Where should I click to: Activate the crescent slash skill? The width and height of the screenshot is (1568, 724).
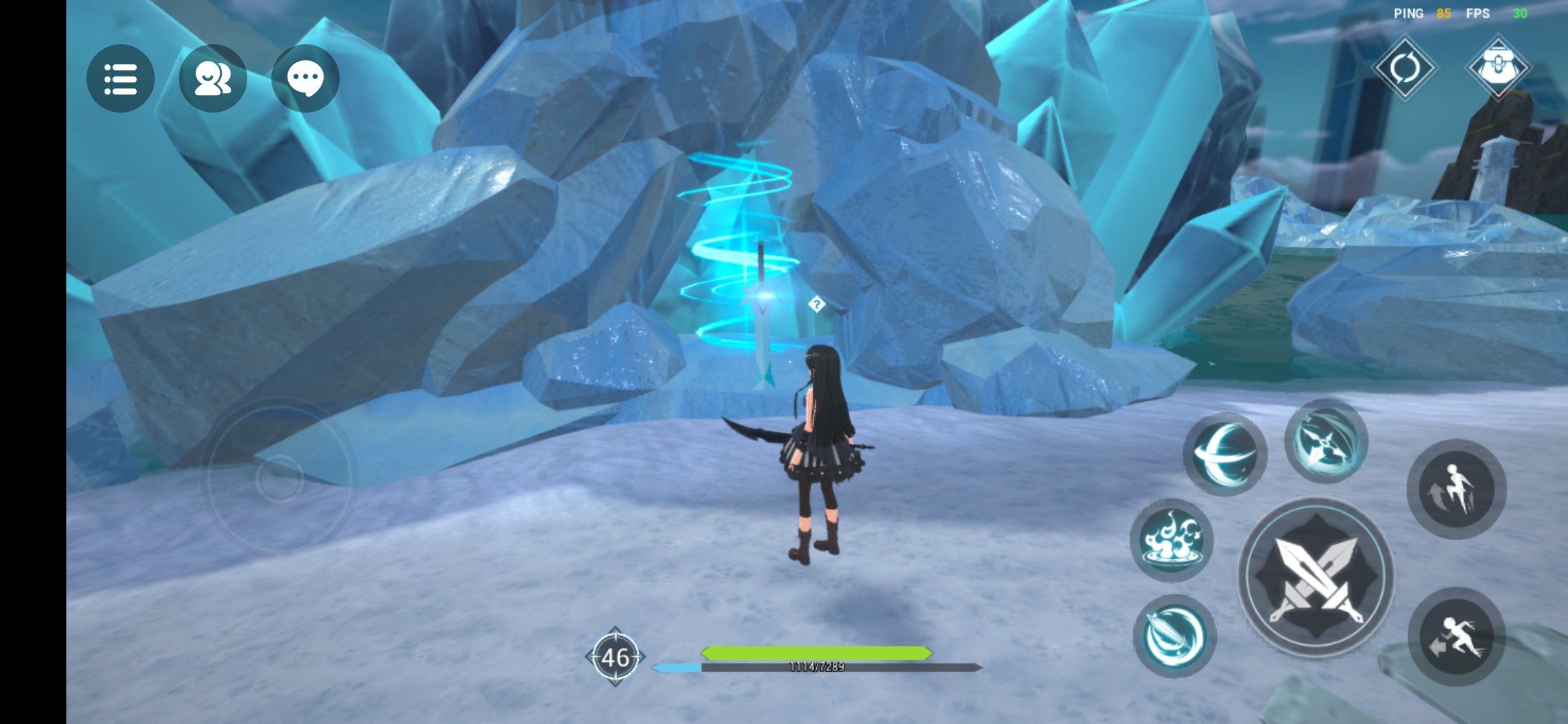(1225, 455)
